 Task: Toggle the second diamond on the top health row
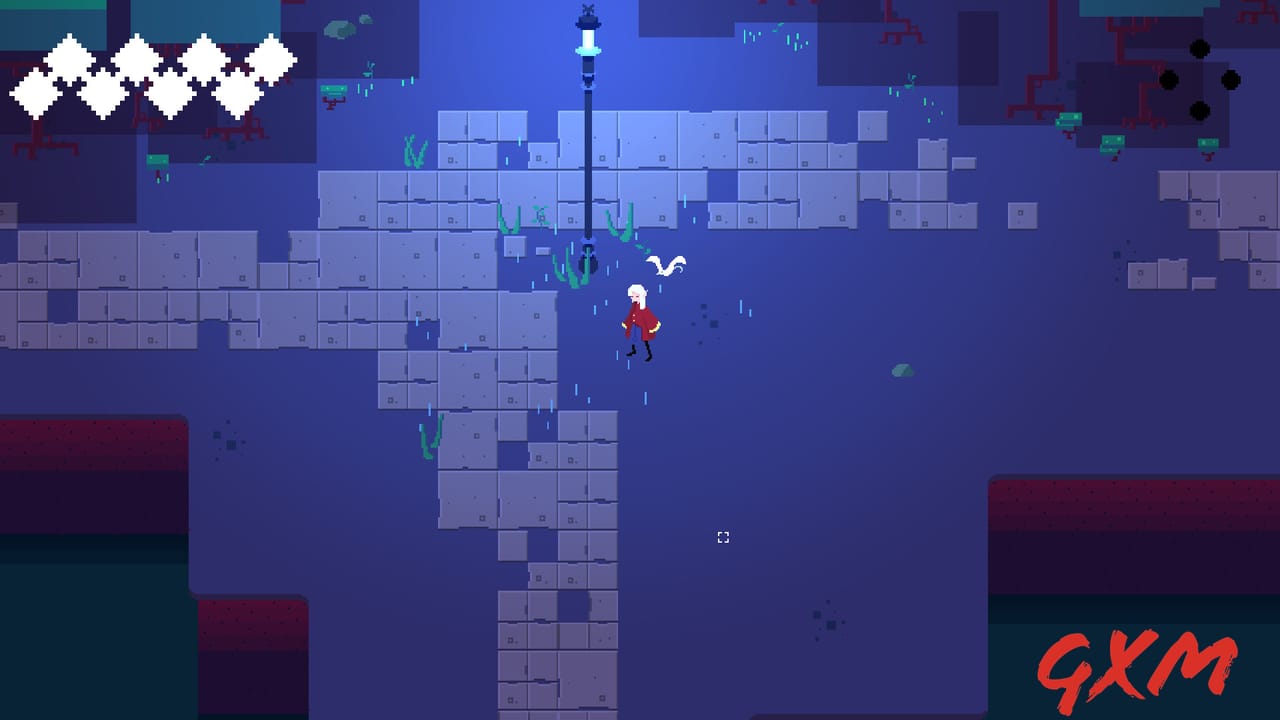click(x=137, y=57)
